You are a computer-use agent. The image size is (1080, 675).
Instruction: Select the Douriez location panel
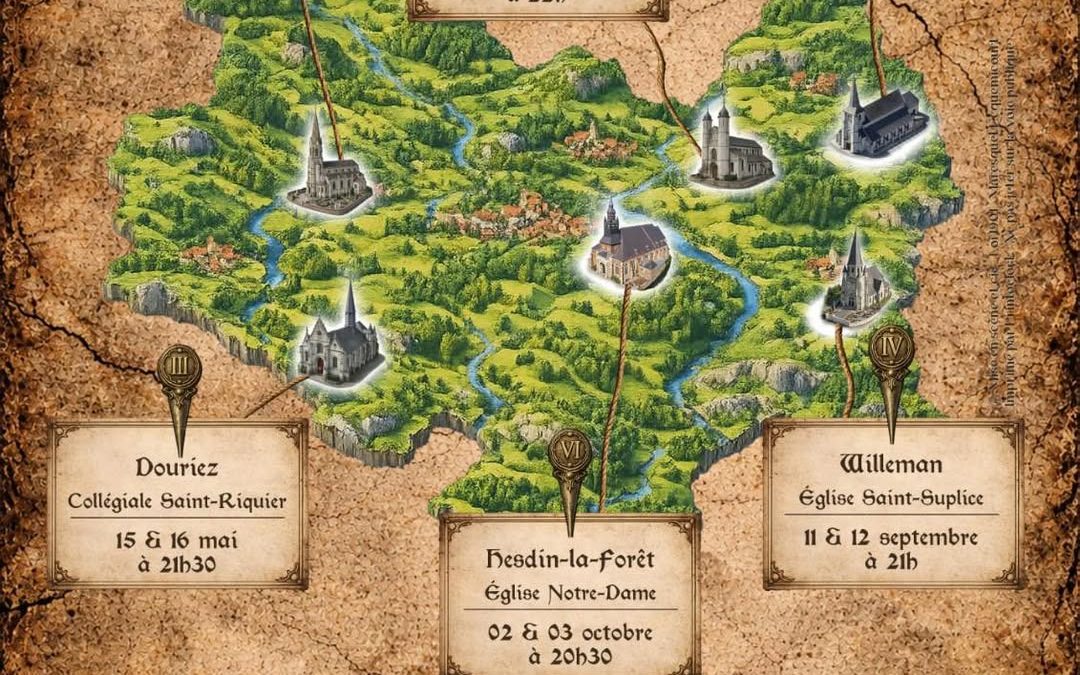(x=178, y=505)
